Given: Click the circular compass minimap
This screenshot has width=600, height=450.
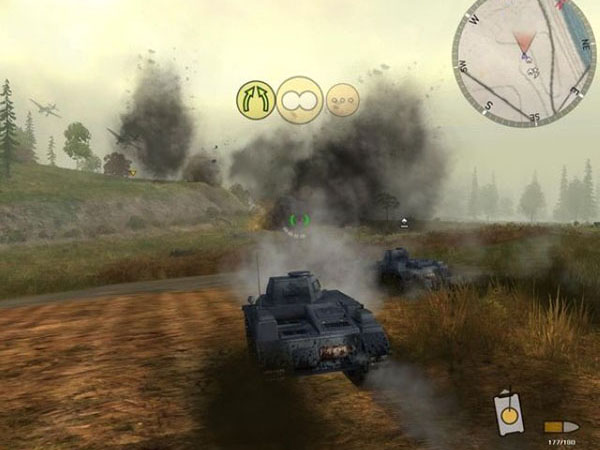Looking at the screenshot, I should [524, 60].
